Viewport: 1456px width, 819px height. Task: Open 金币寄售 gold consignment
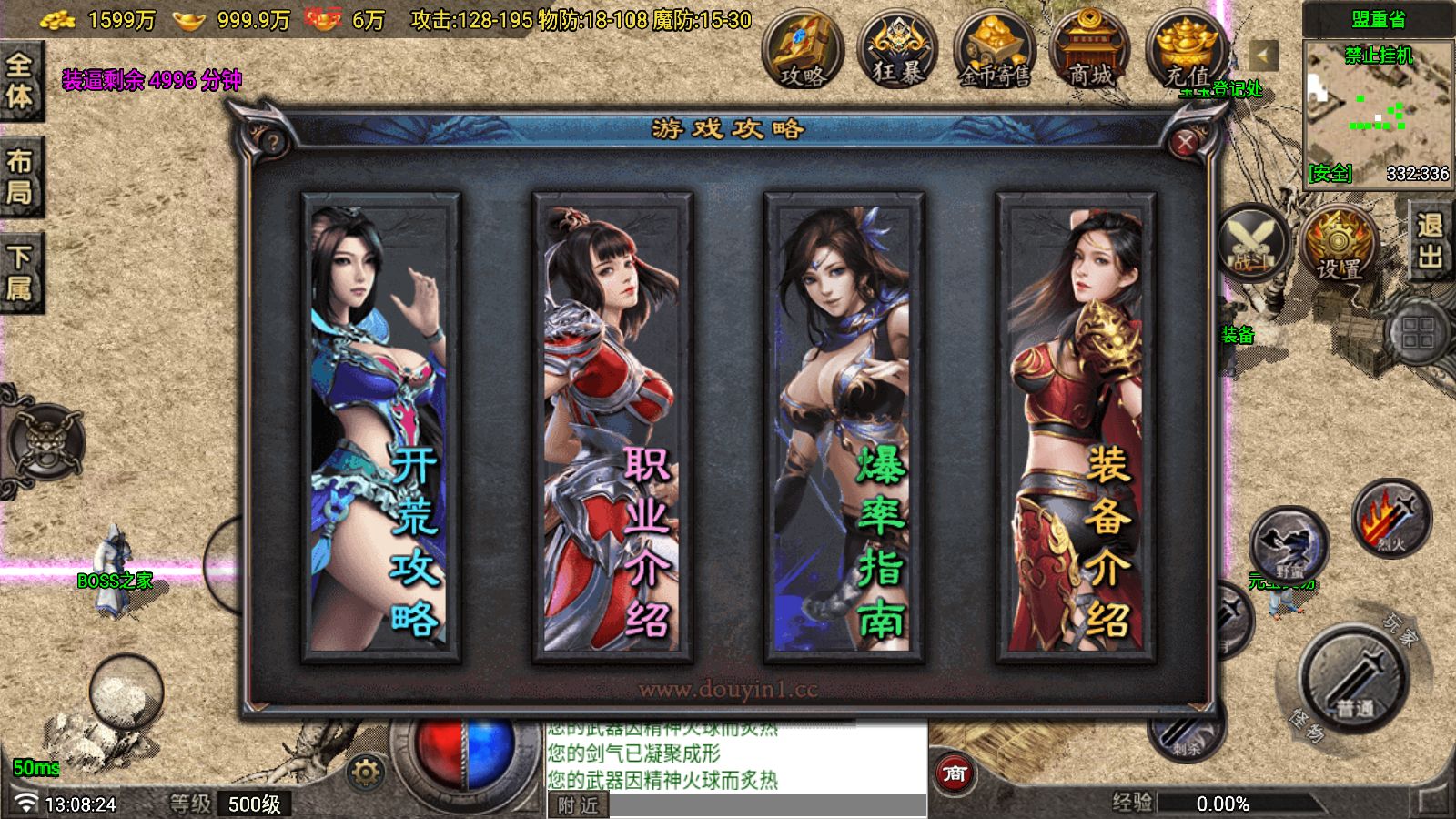point(994,52)
